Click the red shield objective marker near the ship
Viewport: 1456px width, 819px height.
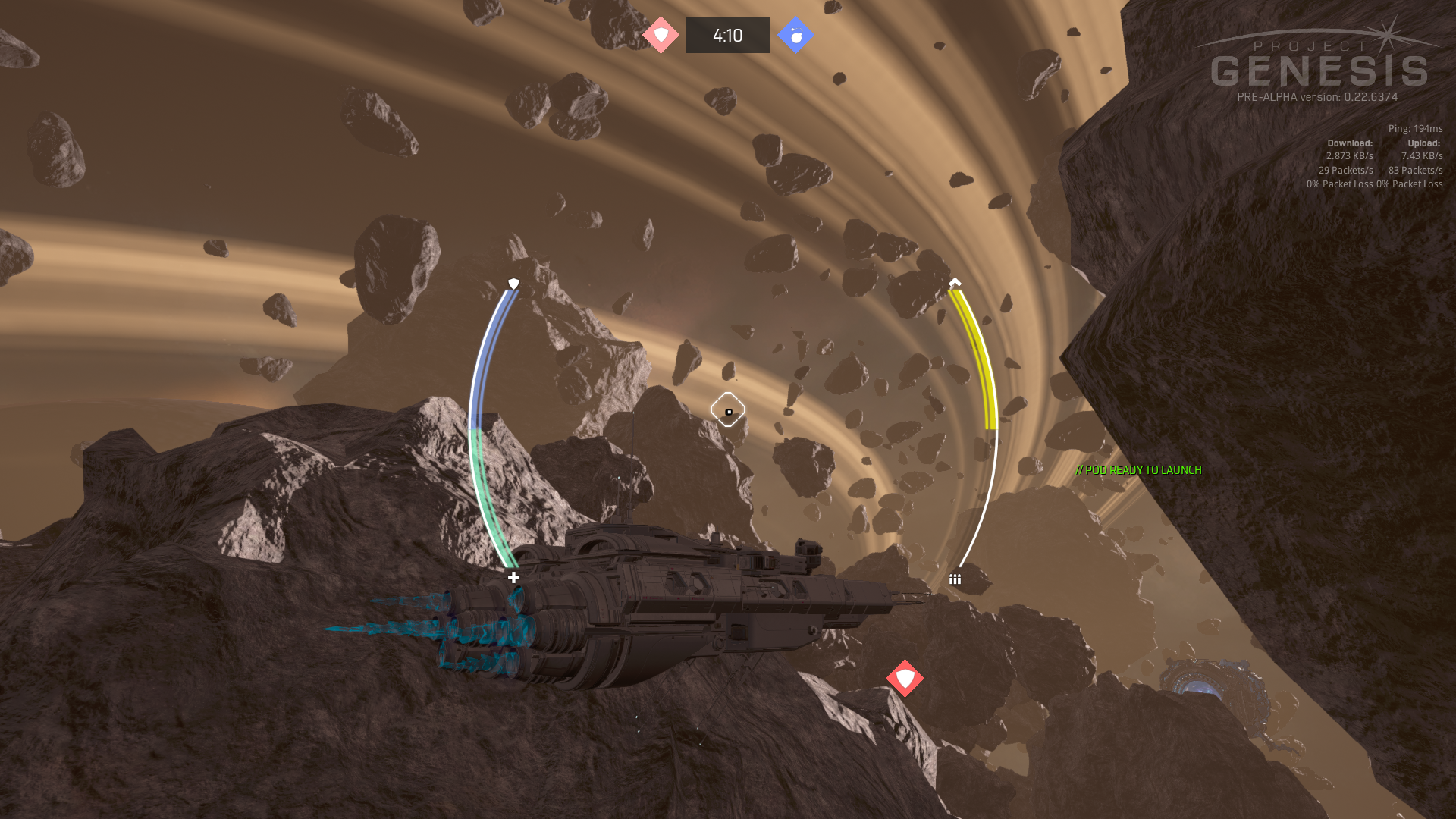click(905, 678)
